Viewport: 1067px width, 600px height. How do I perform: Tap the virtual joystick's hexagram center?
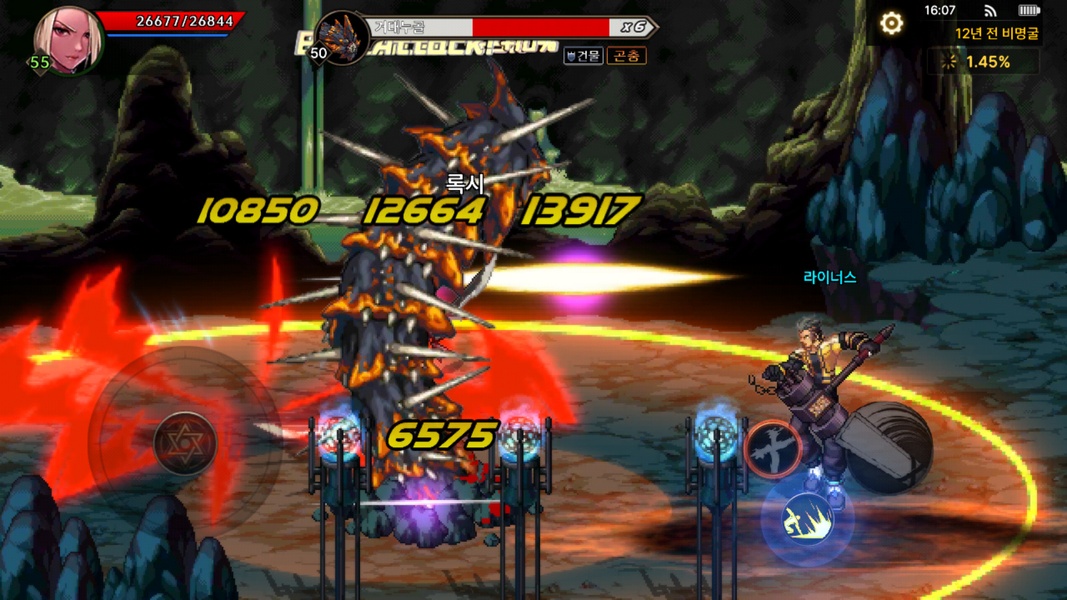tap(185, 440)
